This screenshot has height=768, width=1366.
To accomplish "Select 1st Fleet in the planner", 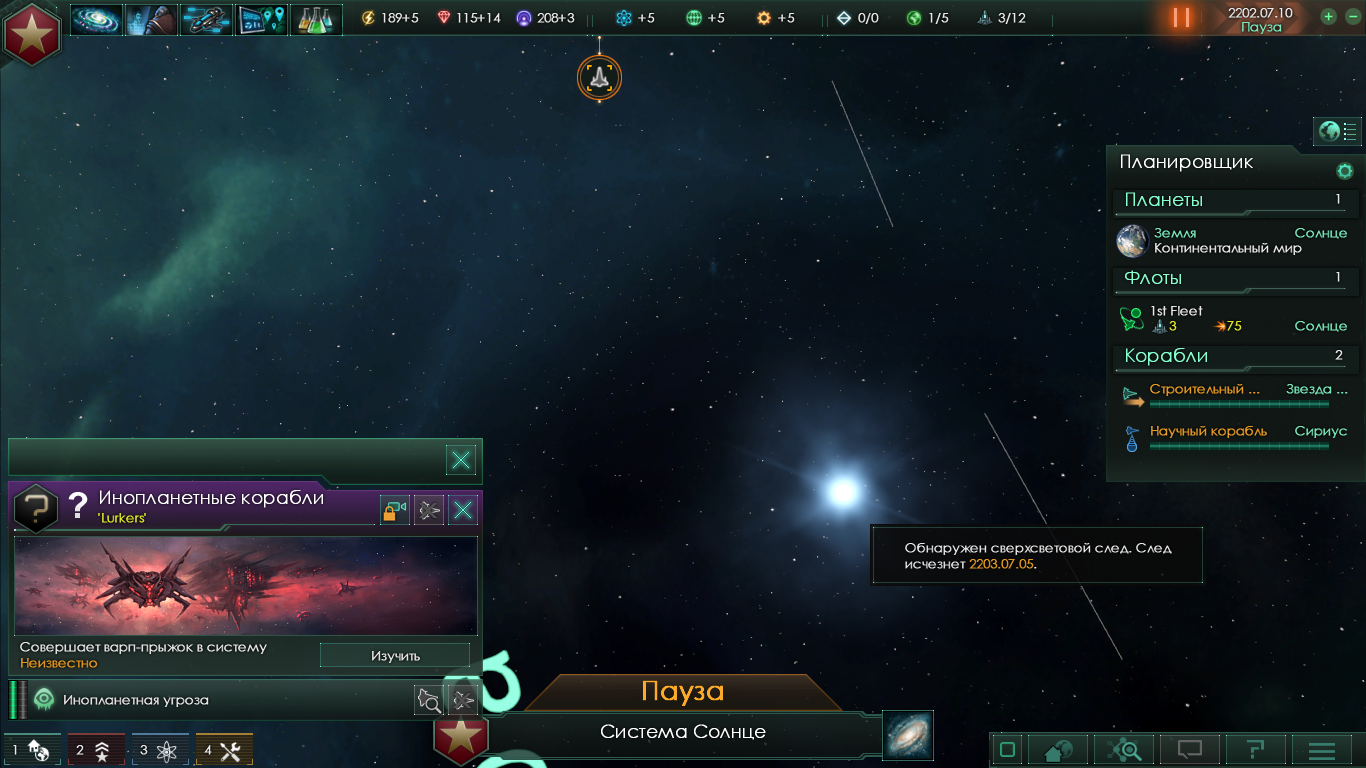I will (1230, 318).
